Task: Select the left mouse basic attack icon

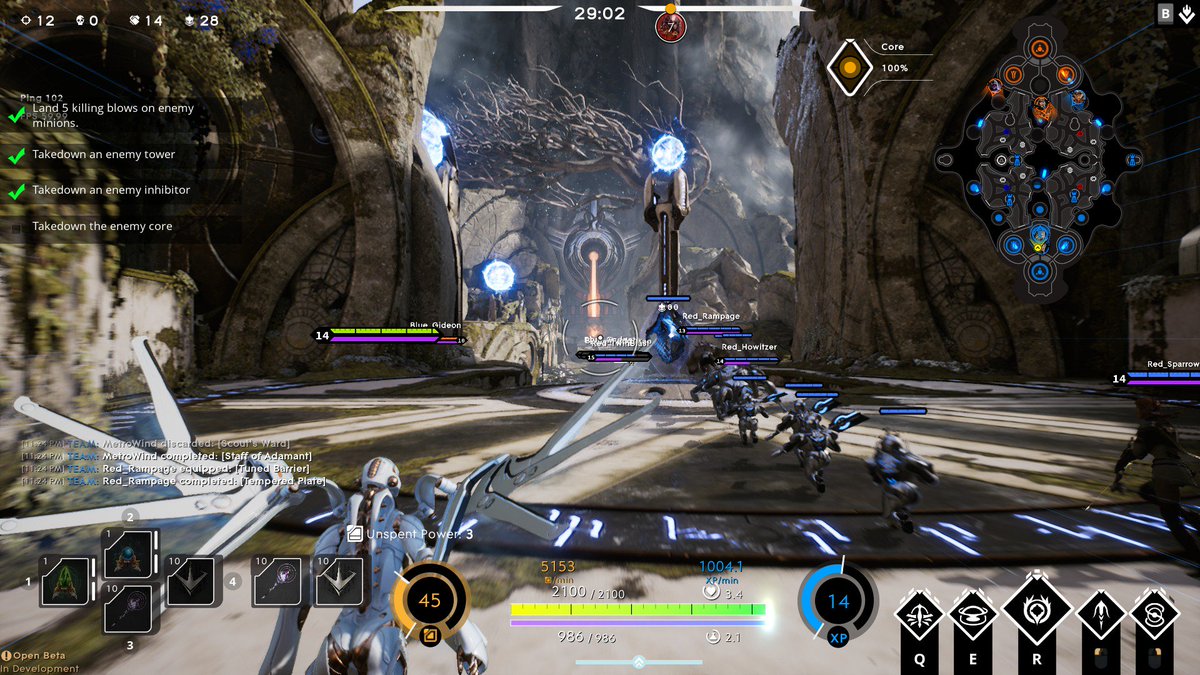Action: [1101, 615]
